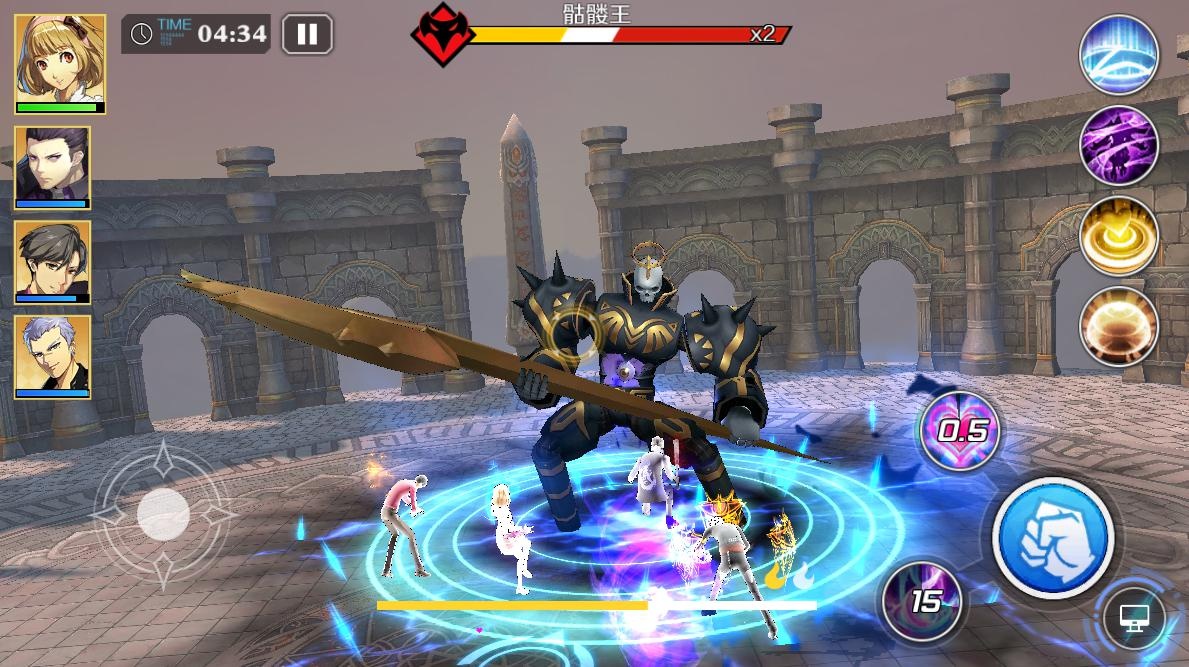Switch to the short dark-haired man portrait

pos(52,261)
